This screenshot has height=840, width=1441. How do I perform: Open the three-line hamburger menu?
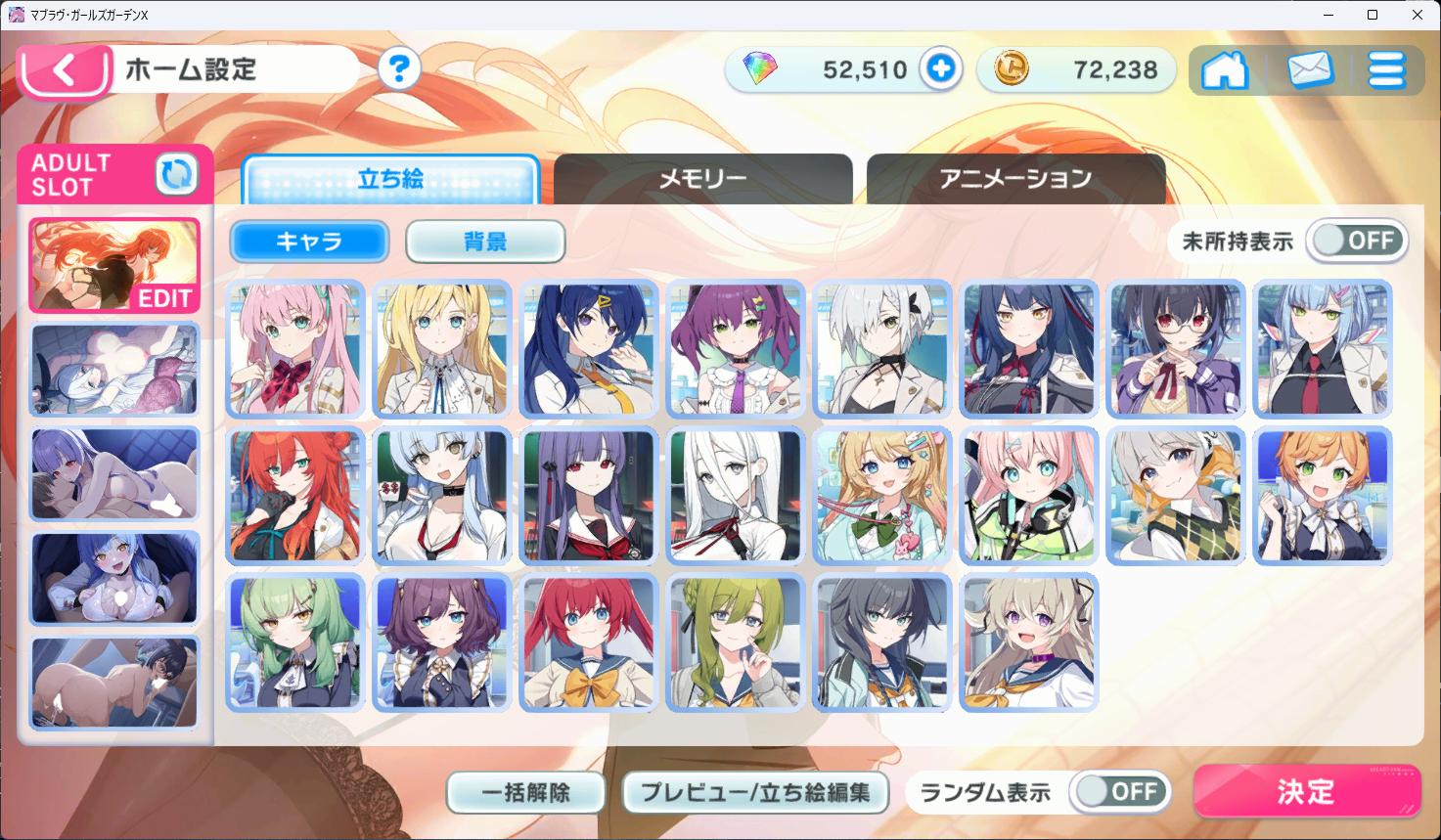(1387, 70)
